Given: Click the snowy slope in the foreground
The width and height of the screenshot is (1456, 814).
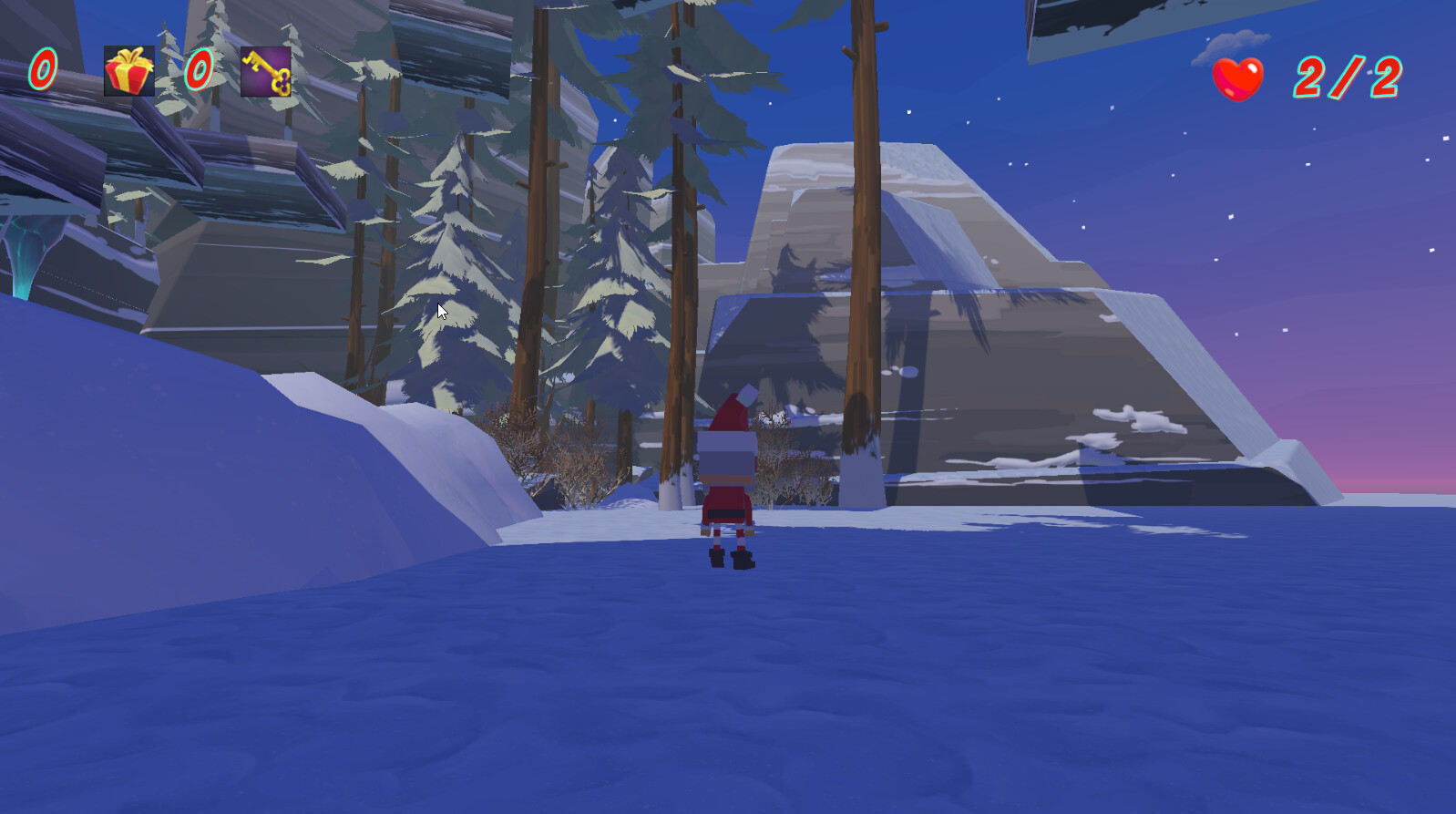Looking at the screenshot, I should [x=456, y=684].
